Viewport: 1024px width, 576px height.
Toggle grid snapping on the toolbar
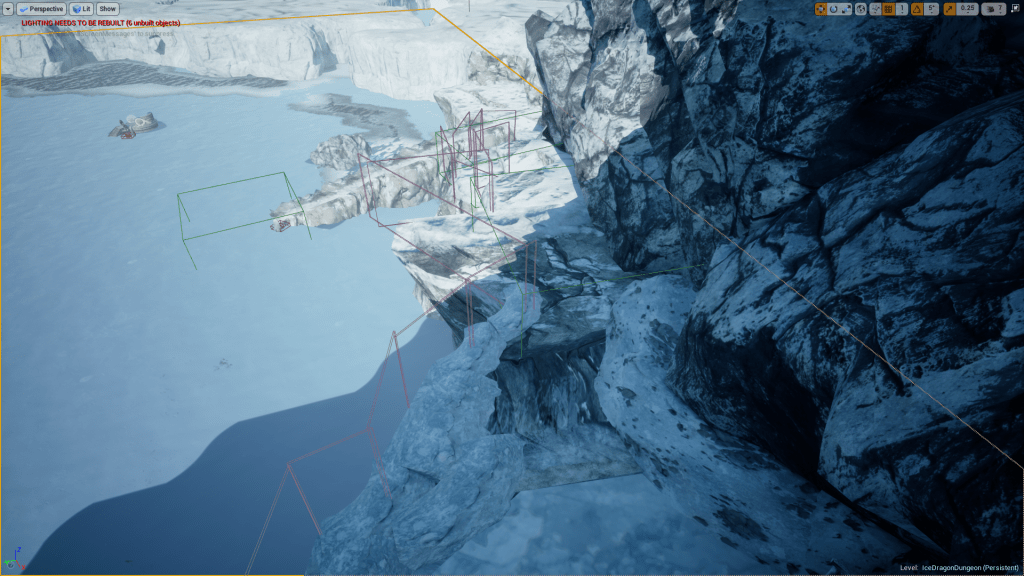888,9
